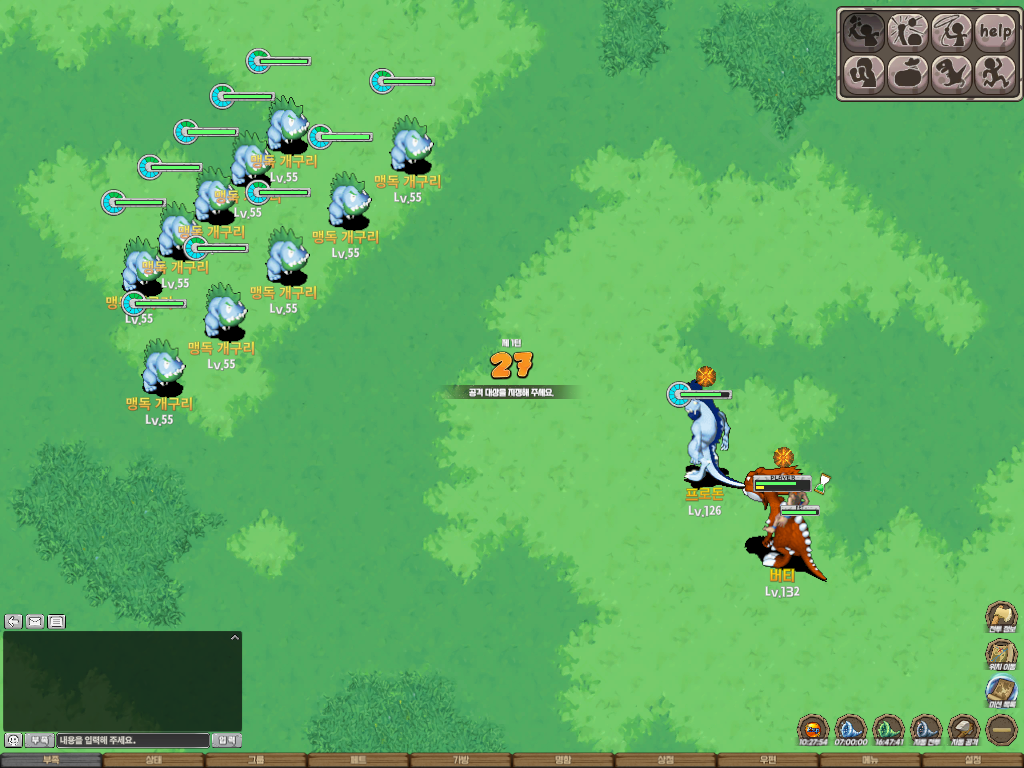Click the running figure escape command

tap(995, 75)
